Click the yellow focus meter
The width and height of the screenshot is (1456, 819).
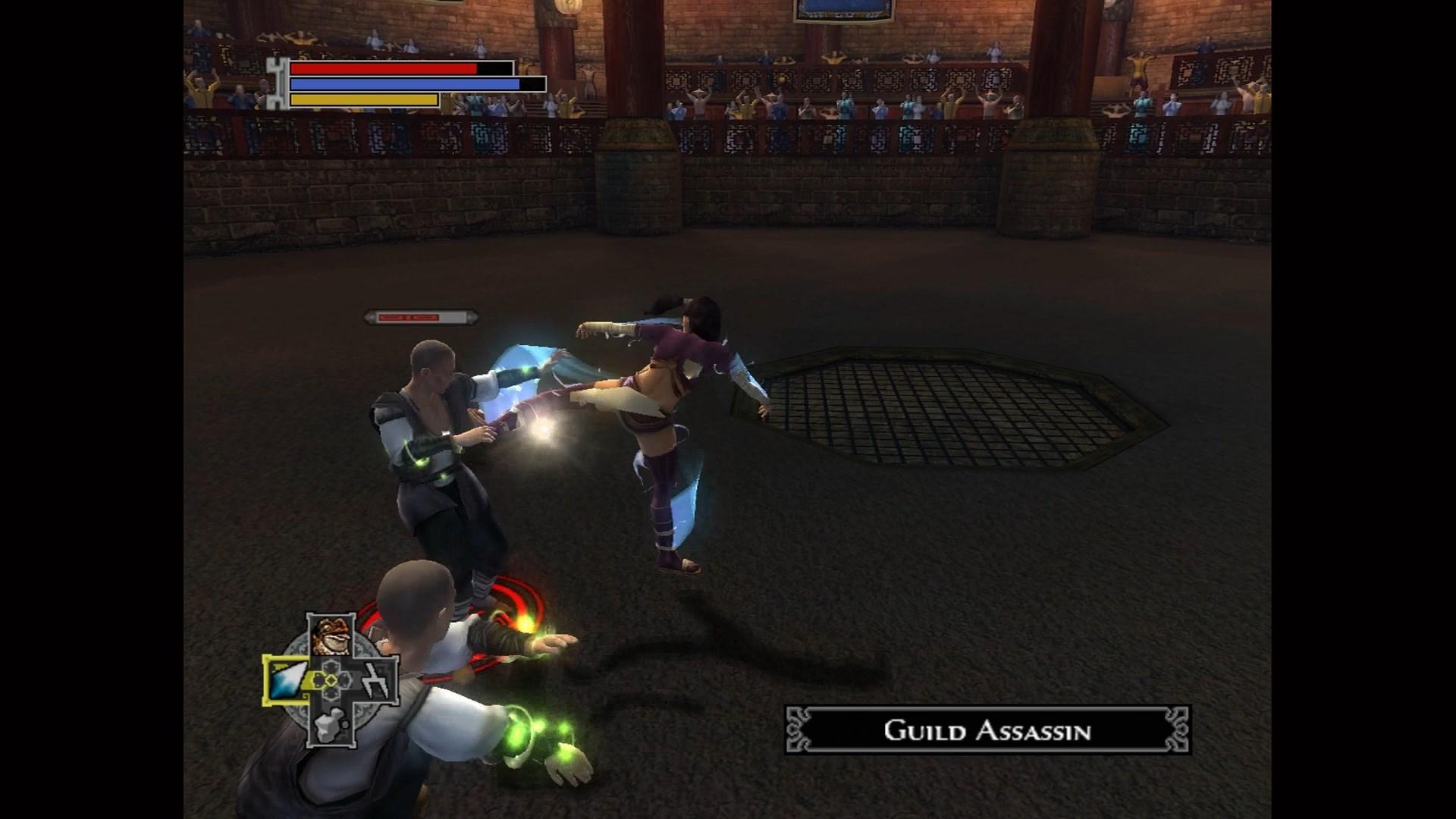tap(362, 99)
